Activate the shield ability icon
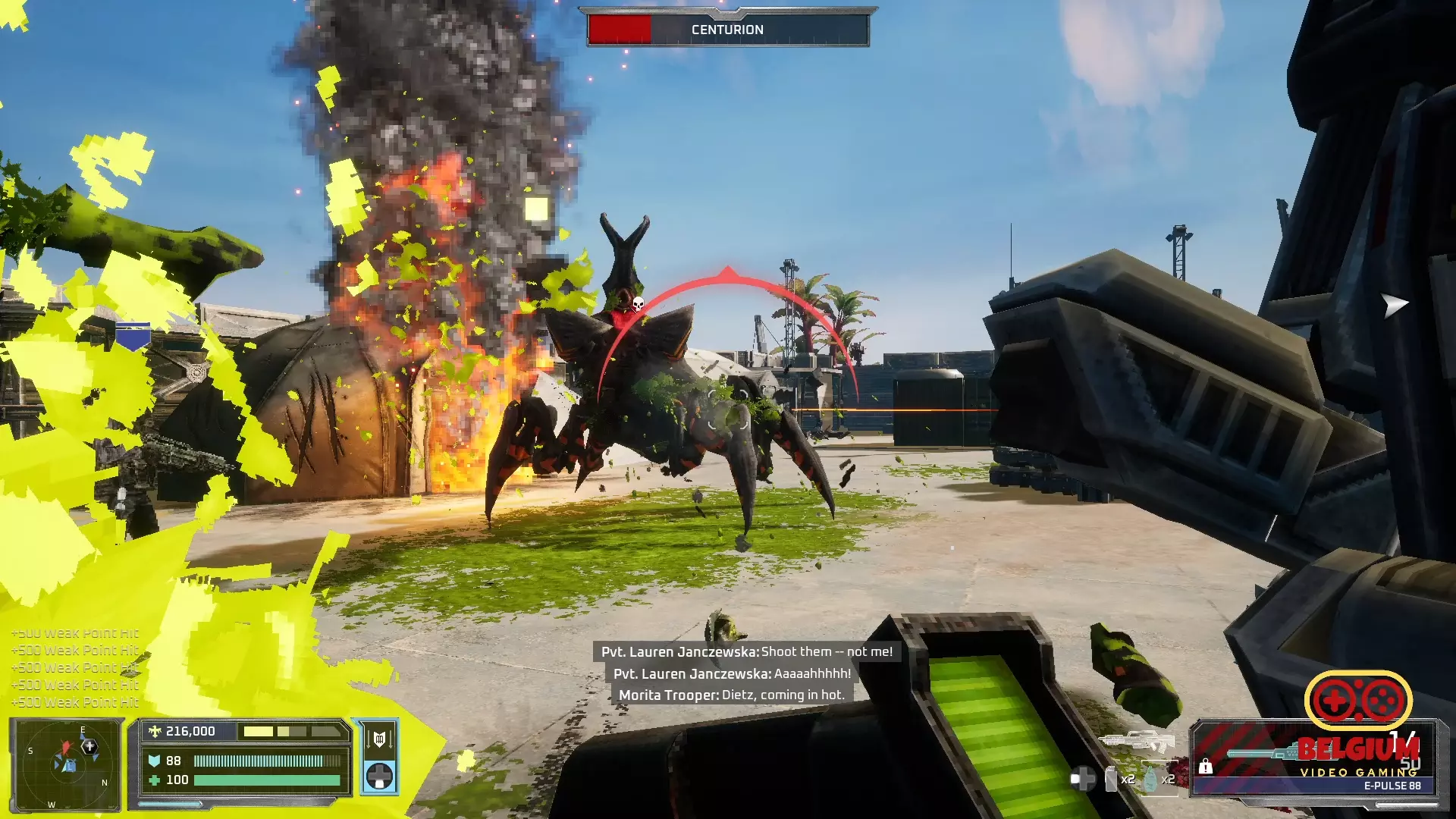1456x819 pixels. coord(379,738)
